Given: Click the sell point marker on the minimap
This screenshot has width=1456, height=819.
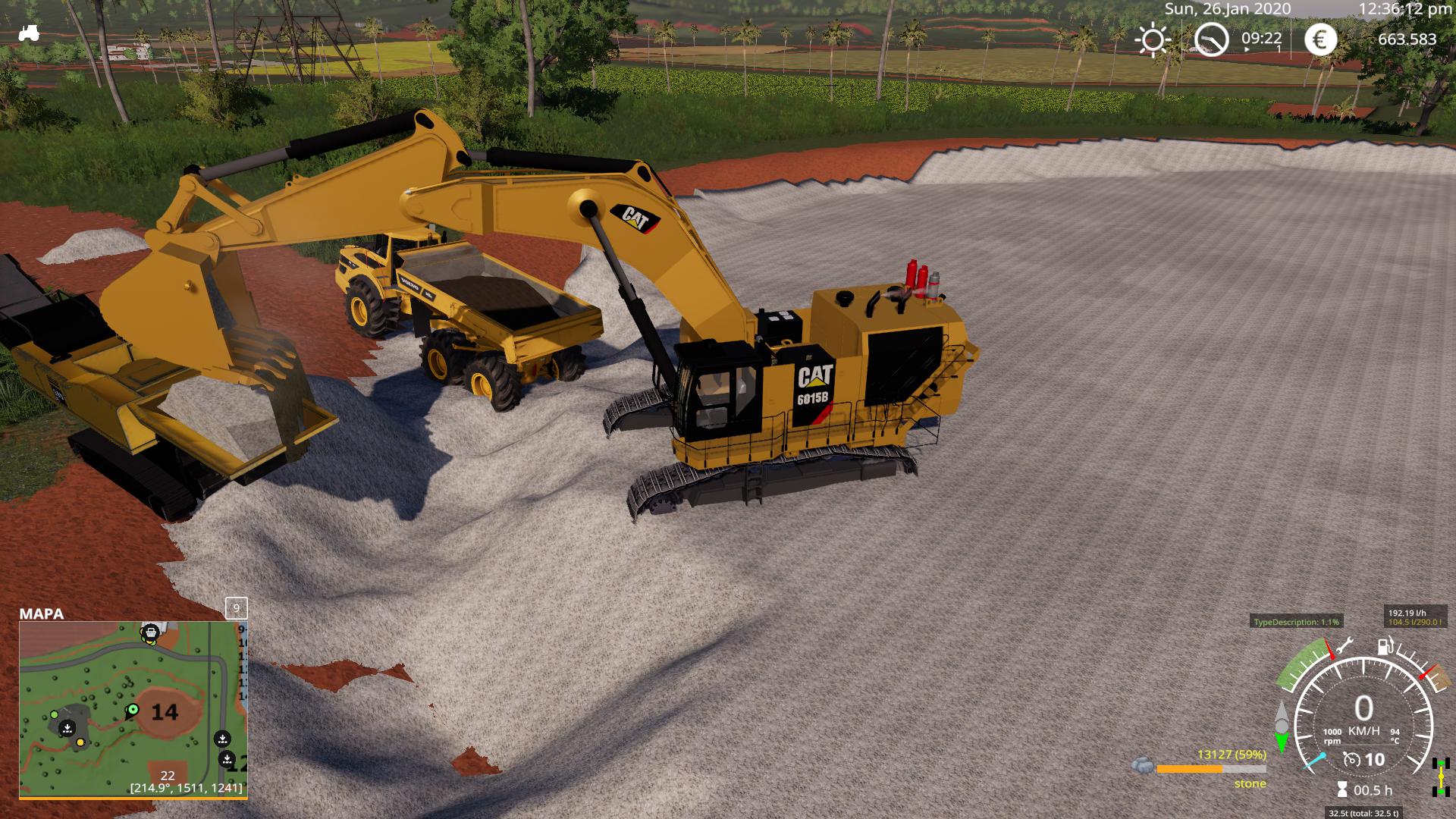Looking at the screenshot, I should click(x=67, y=728).
